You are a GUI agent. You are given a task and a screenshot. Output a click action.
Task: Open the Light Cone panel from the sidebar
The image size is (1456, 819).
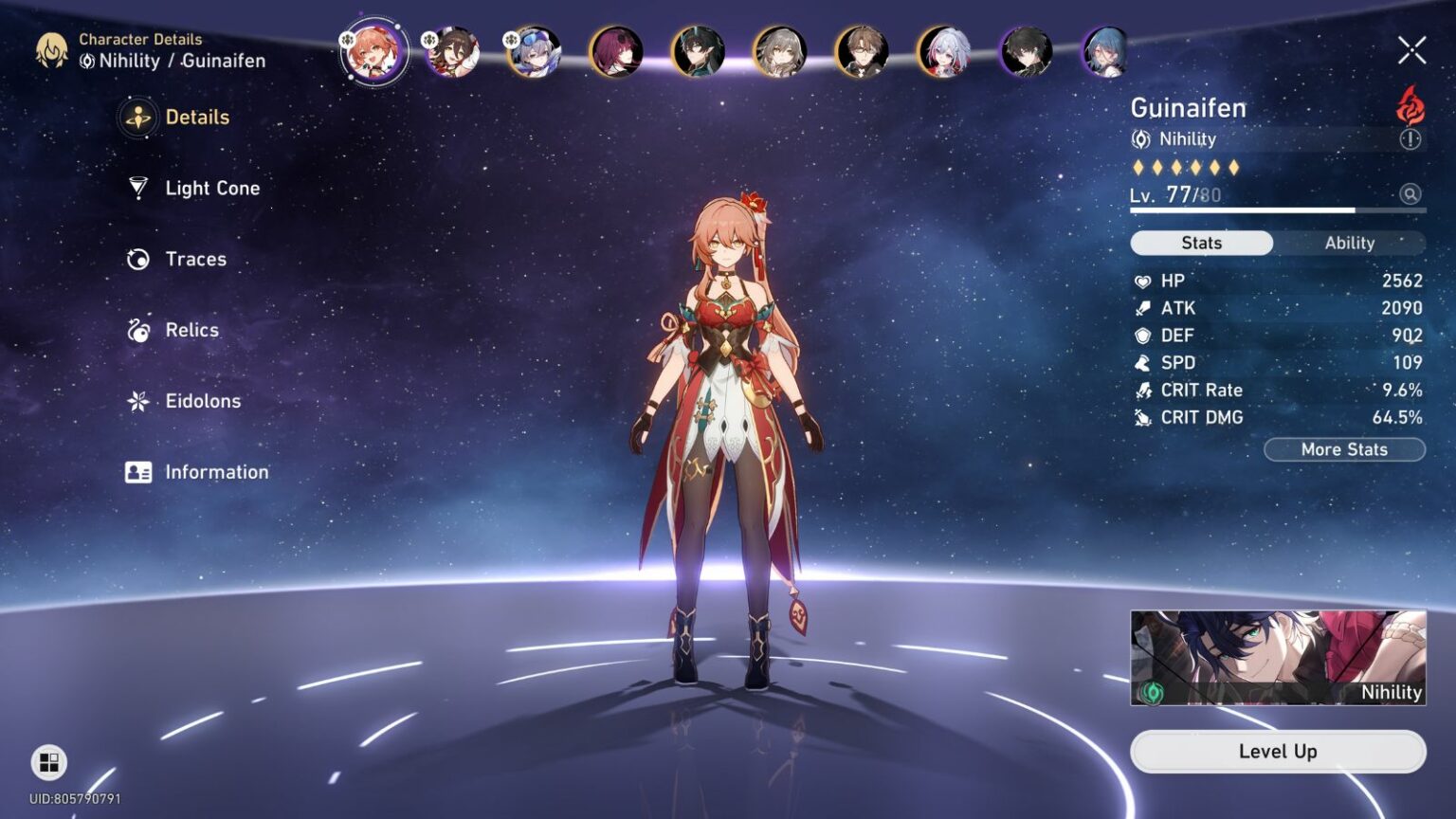tap(210, 188)
